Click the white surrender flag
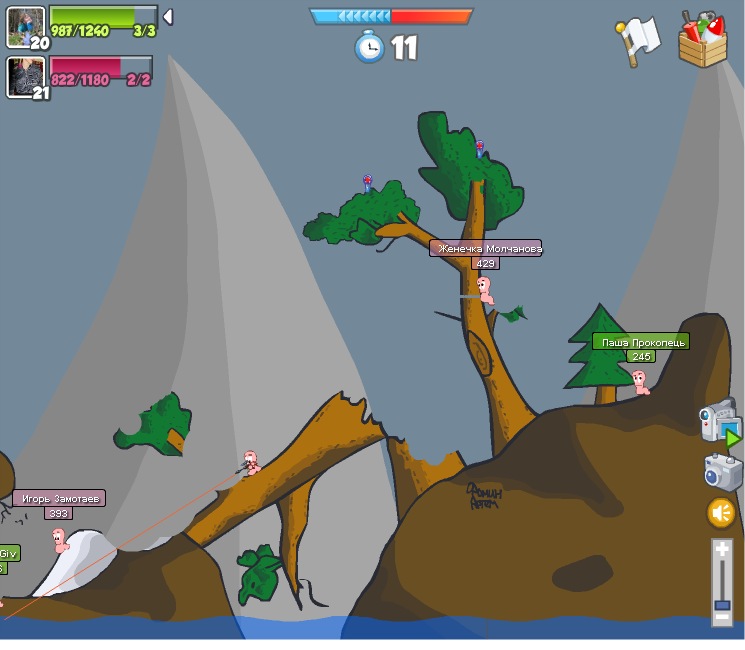The image size is (745, 650). 639,40
